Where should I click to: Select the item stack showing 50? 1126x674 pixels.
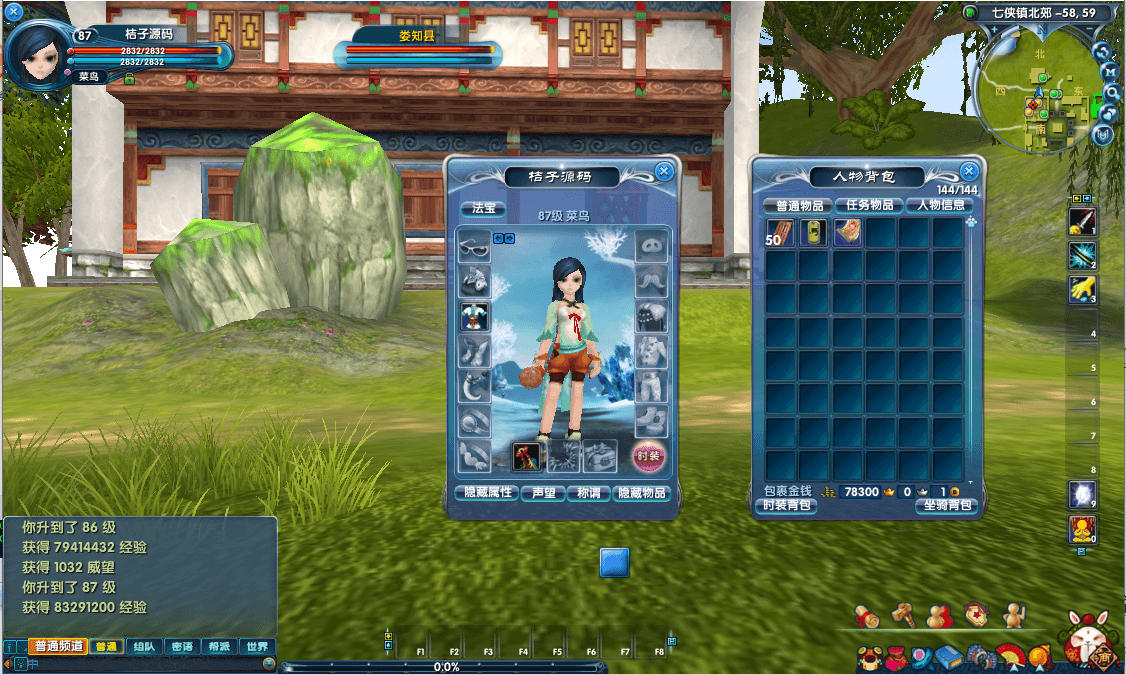click(780, 233)
